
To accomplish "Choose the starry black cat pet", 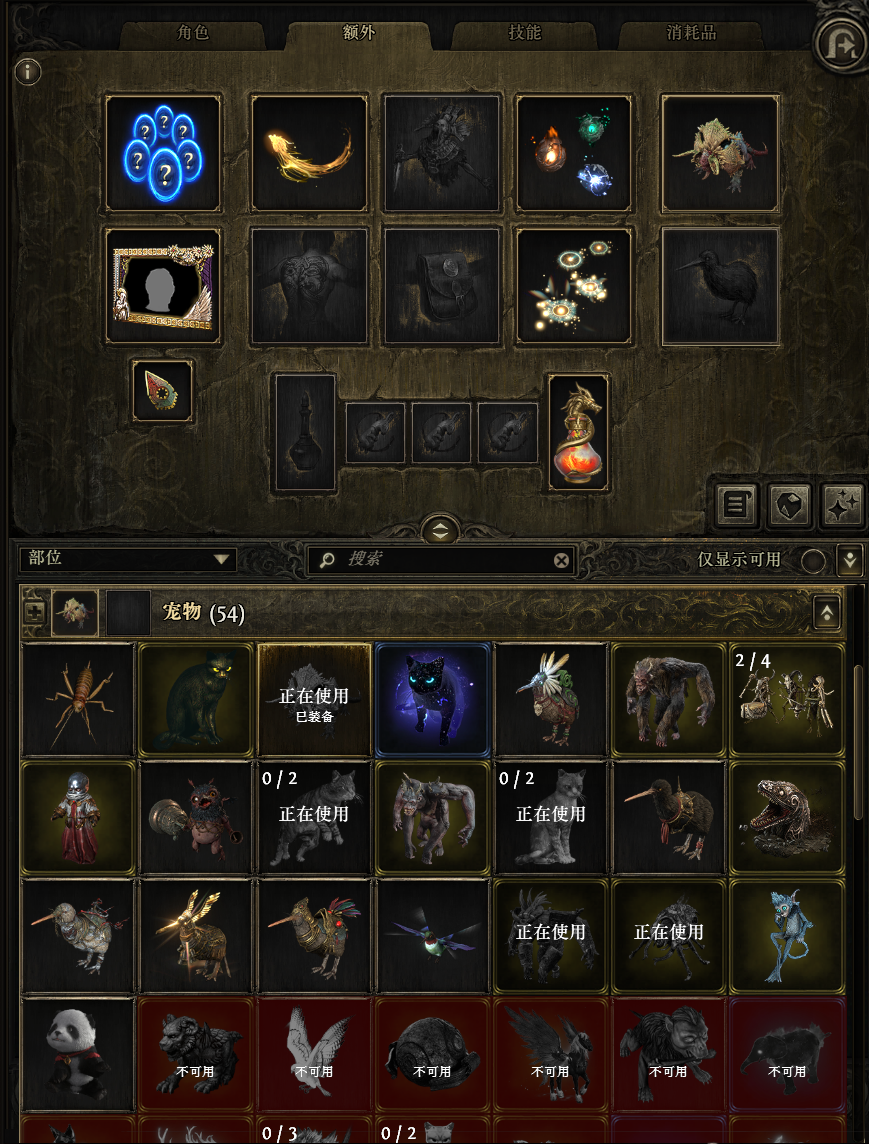I will click(x=433, y=699).
